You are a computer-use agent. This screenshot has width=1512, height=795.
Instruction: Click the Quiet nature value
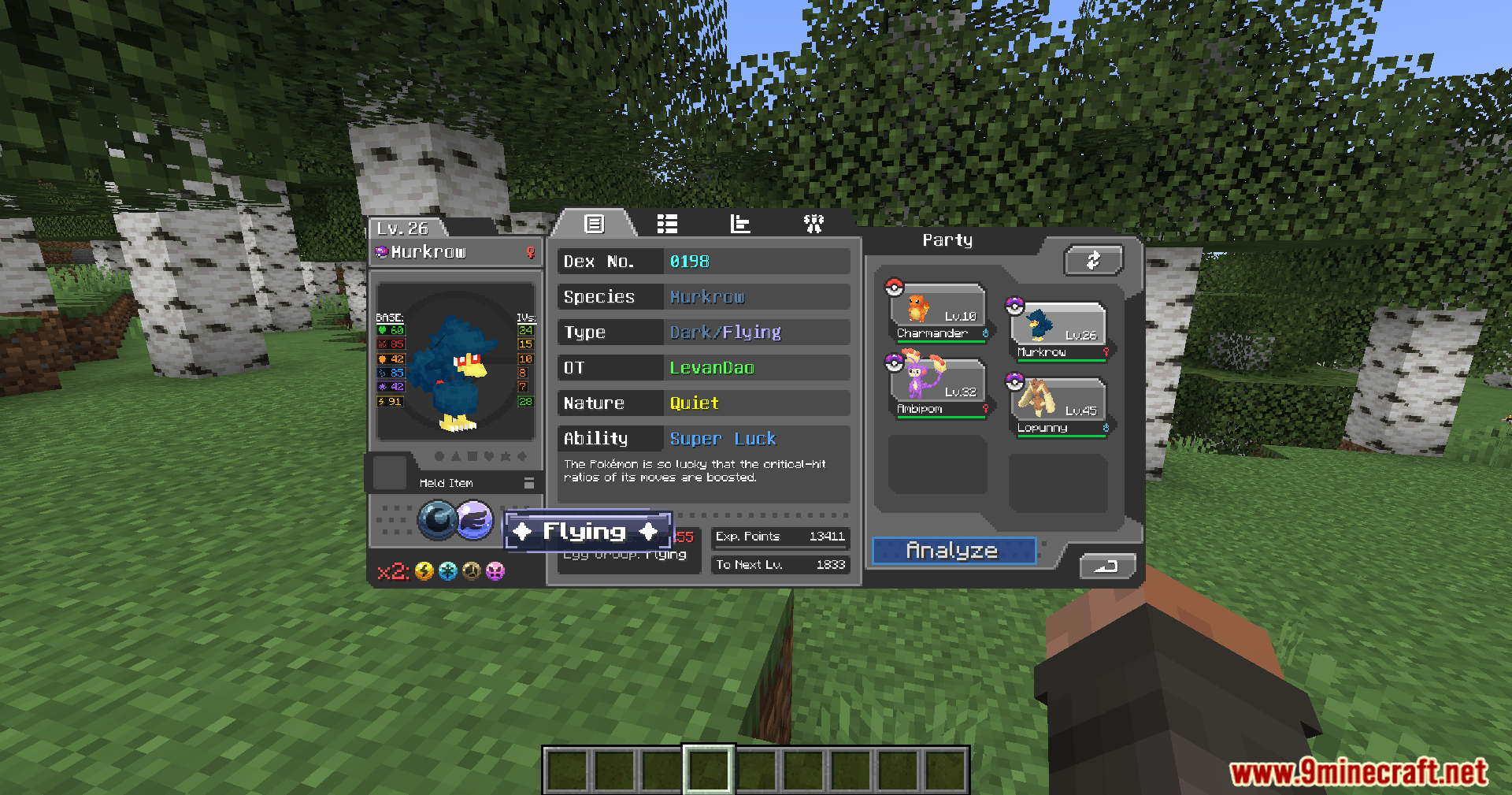[694, 403]
